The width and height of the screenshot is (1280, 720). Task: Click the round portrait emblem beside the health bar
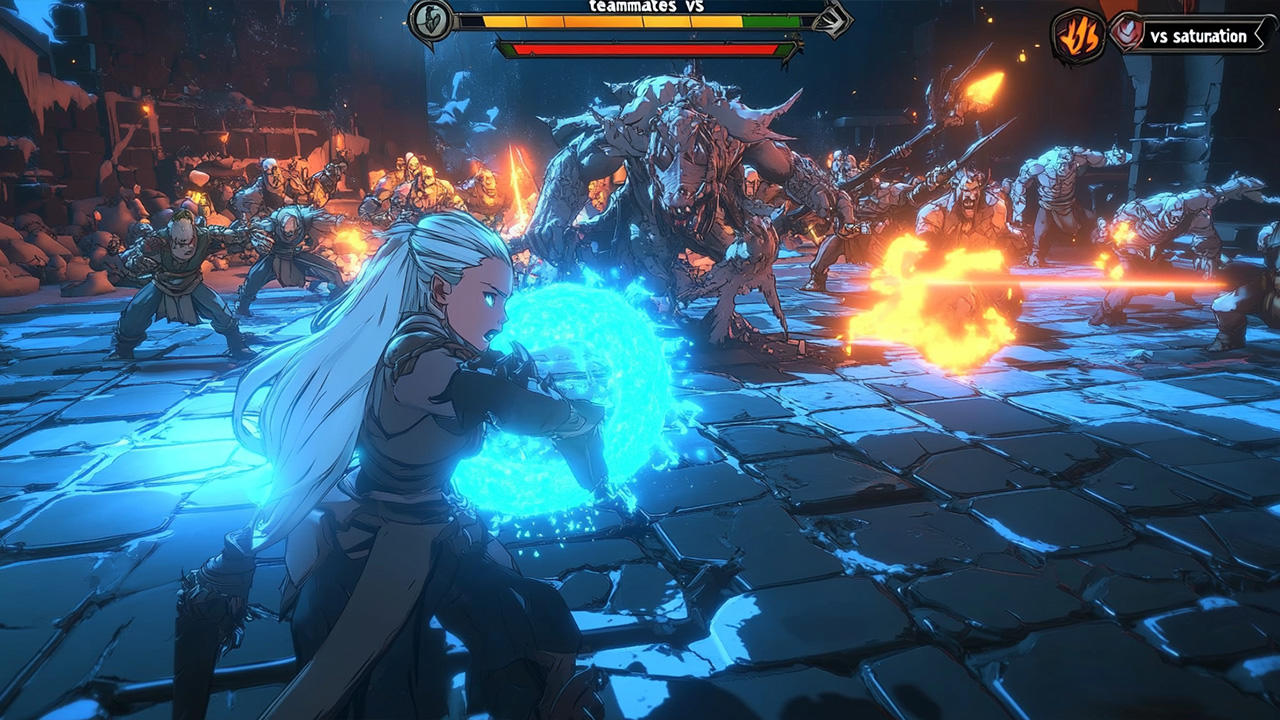pyautogui.click(x=432, y=20)
